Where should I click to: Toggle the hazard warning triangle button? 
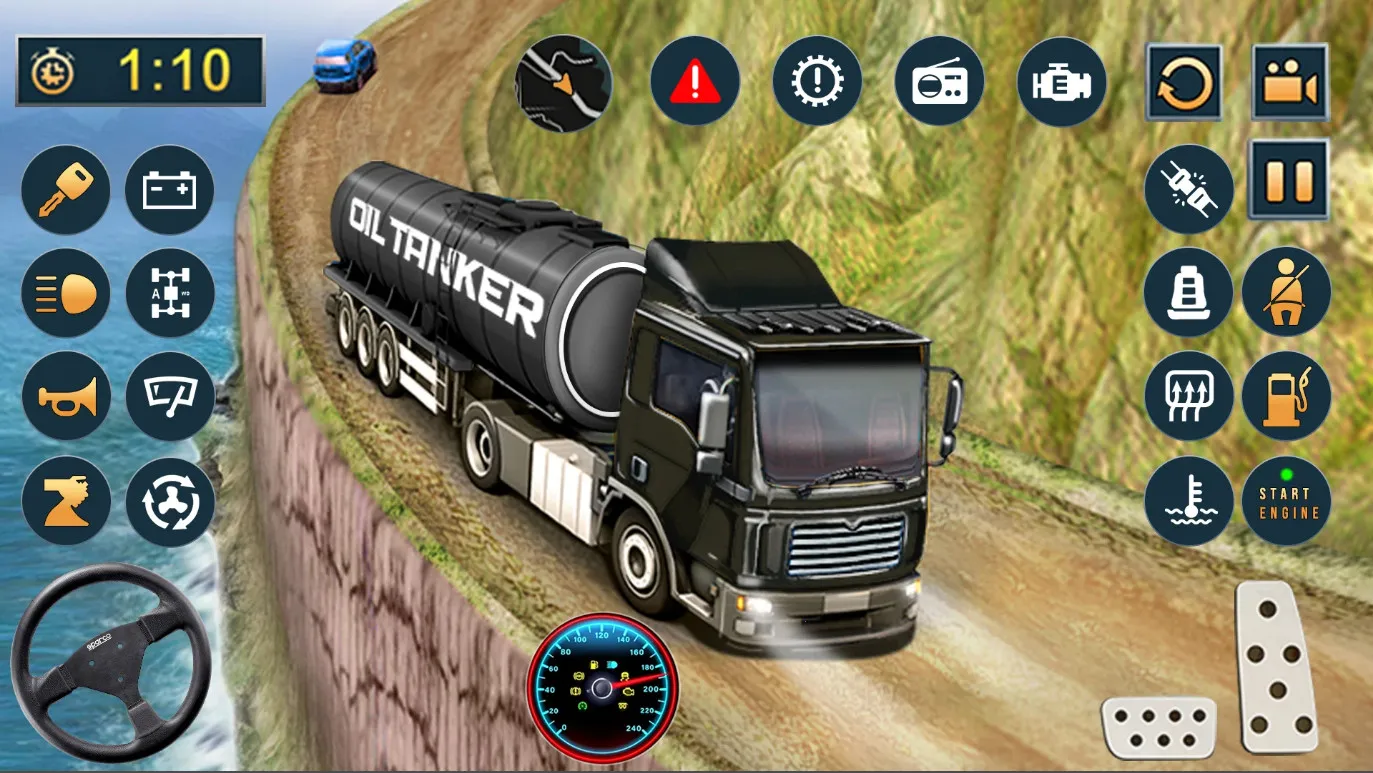coord(695,81)
